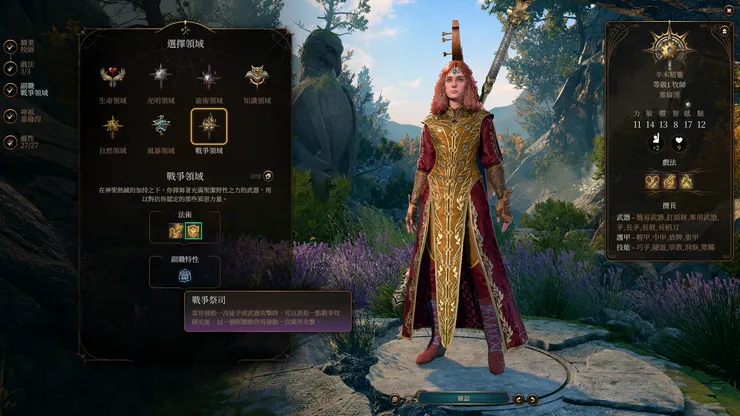Select the flame cantrip icon in summary
The width and height of the screenshot is (740, 416).
coord(686,181)
